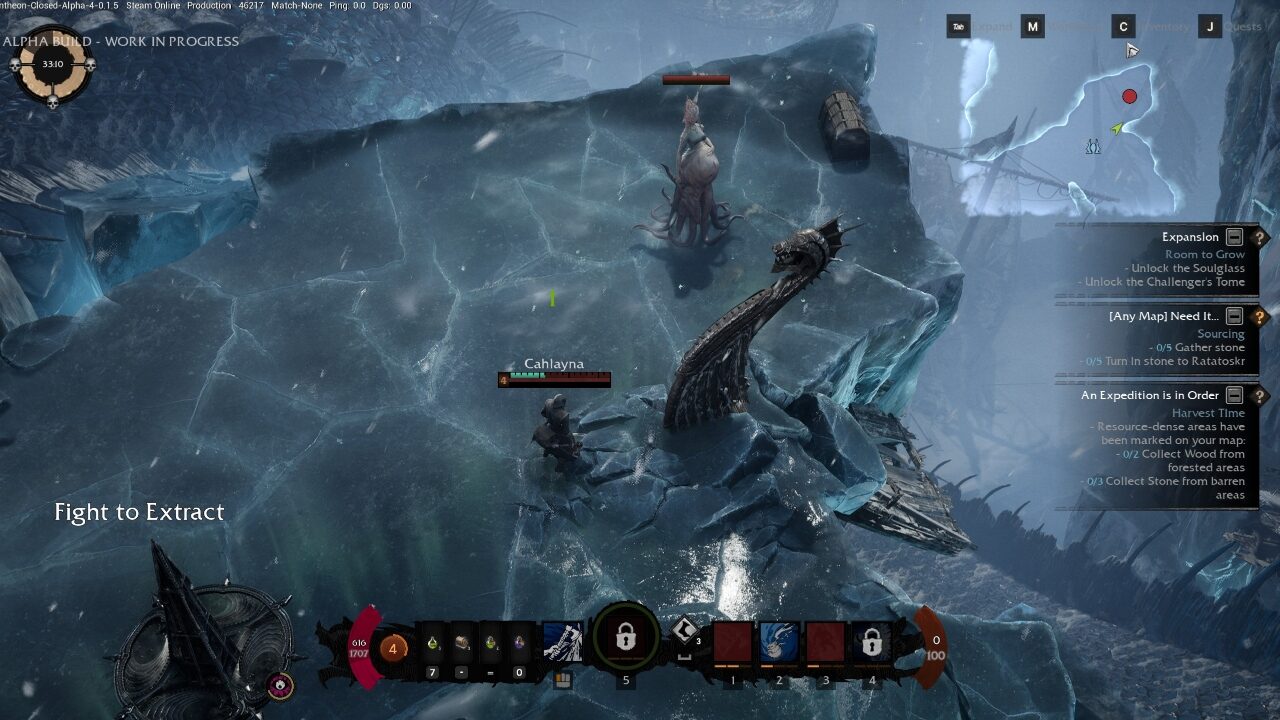Screen dimensions: 1280x720
Task: Click Cahlayna's health bar
Action: (555, 379)
